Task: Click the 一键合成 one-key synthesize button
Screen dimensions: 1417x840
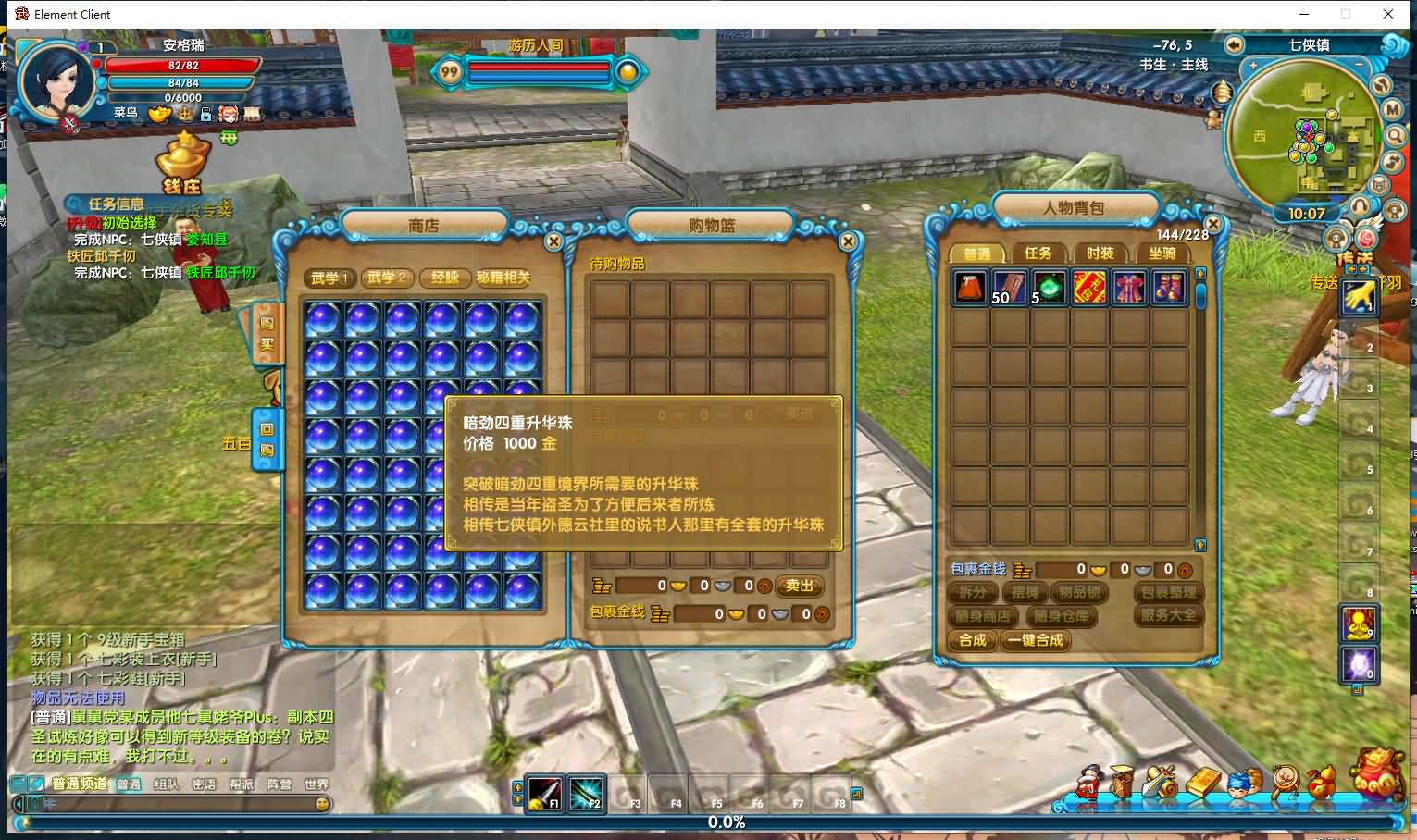Action: point(1036,641)
